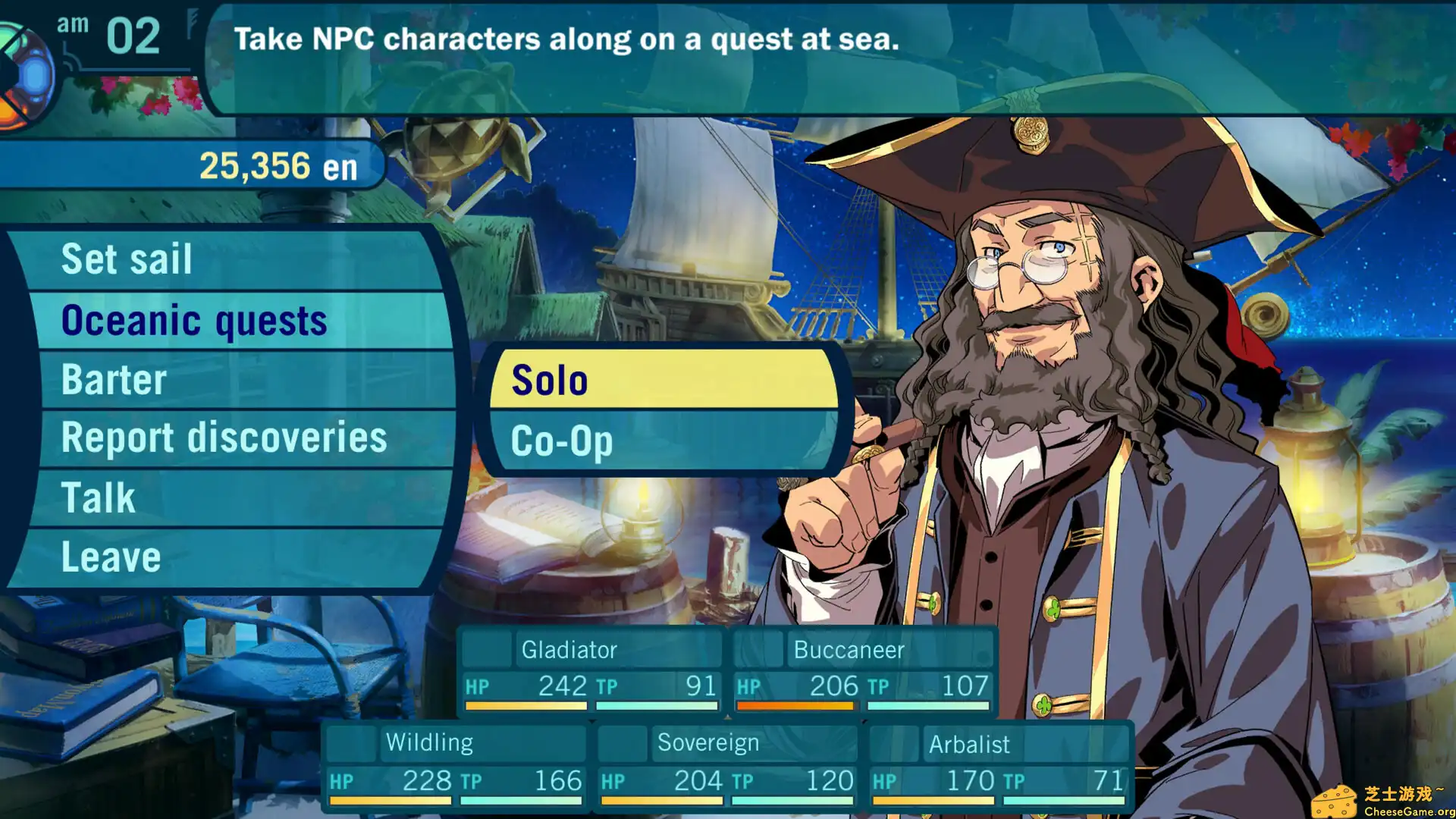The image size is (1456, 819).
Task: Click the Buccaneer's orange HP bar
Action: [795, 706]
